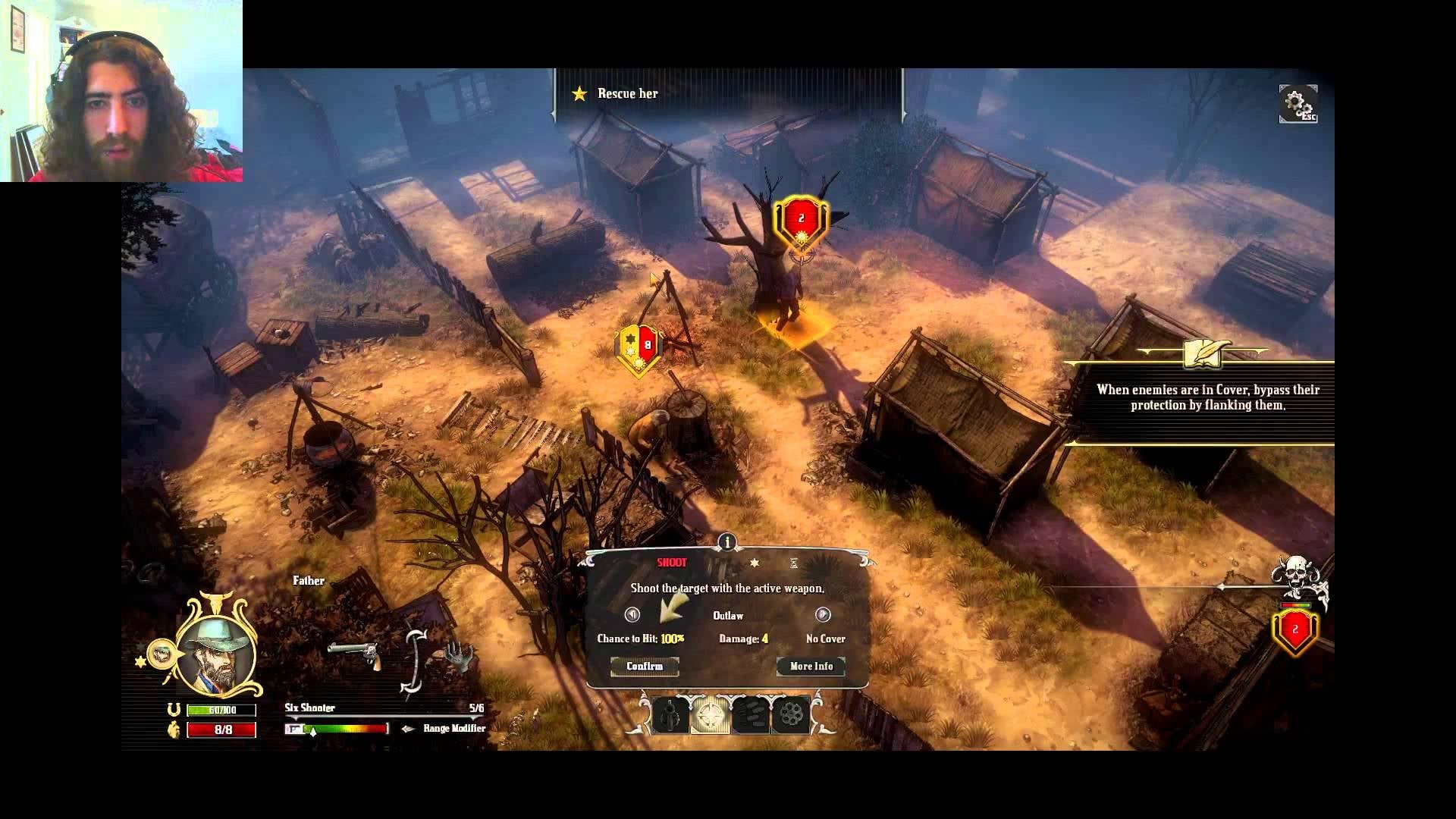Select the revolver cylinder reload ability

790,714
